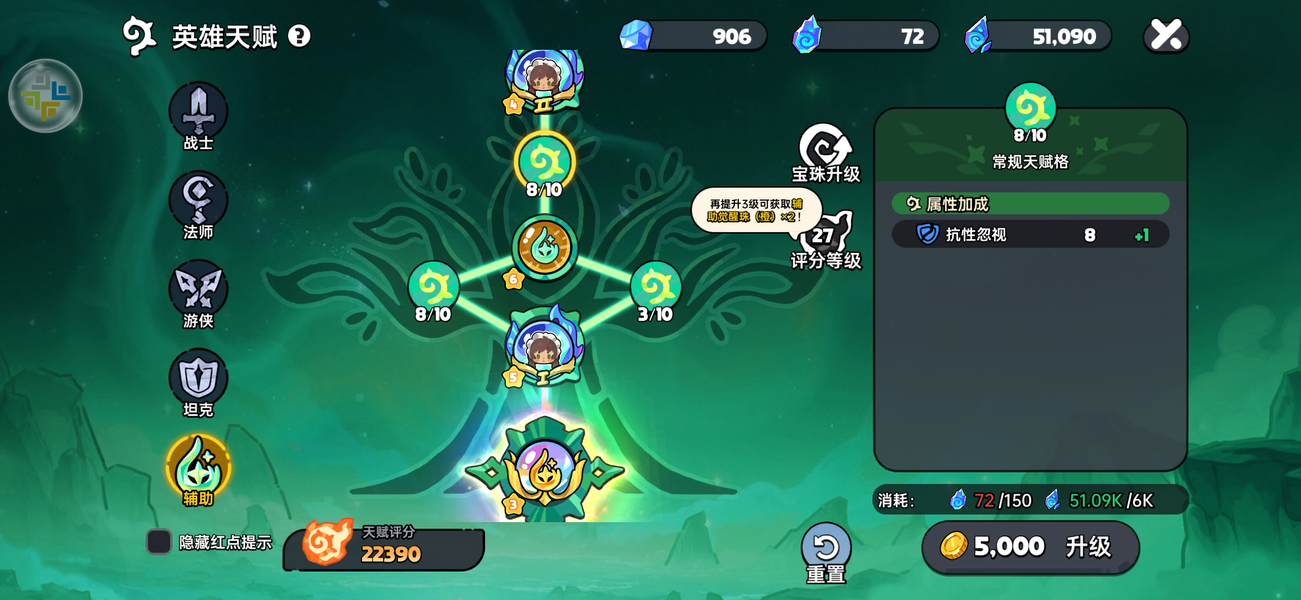Toggle the 隐藏红点提示 checkbox
Screen dimensions: 1301x600
click(159, 542)
